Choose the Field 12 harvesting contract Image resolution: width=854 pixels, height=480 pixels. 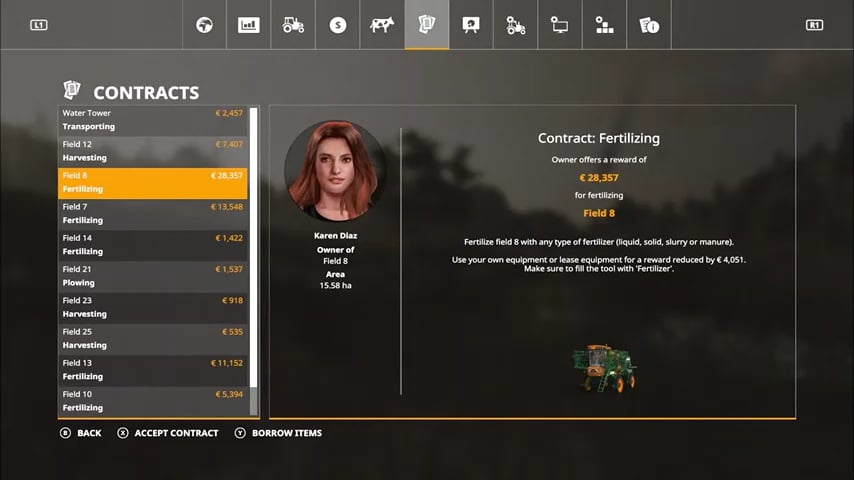coord(152,151)
